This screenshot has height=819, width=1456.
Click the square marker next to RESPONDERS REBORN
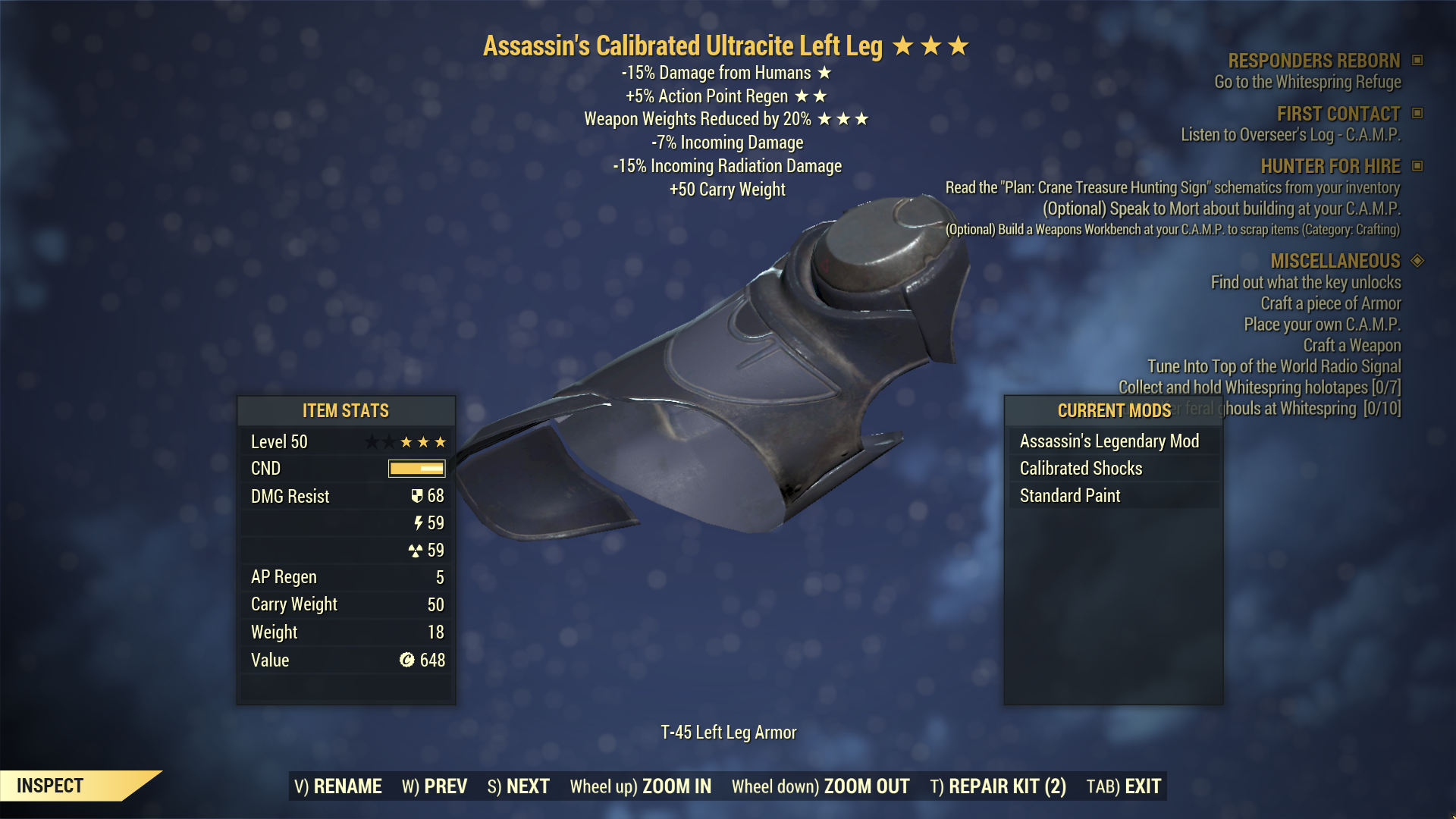tap(1417, 61)
